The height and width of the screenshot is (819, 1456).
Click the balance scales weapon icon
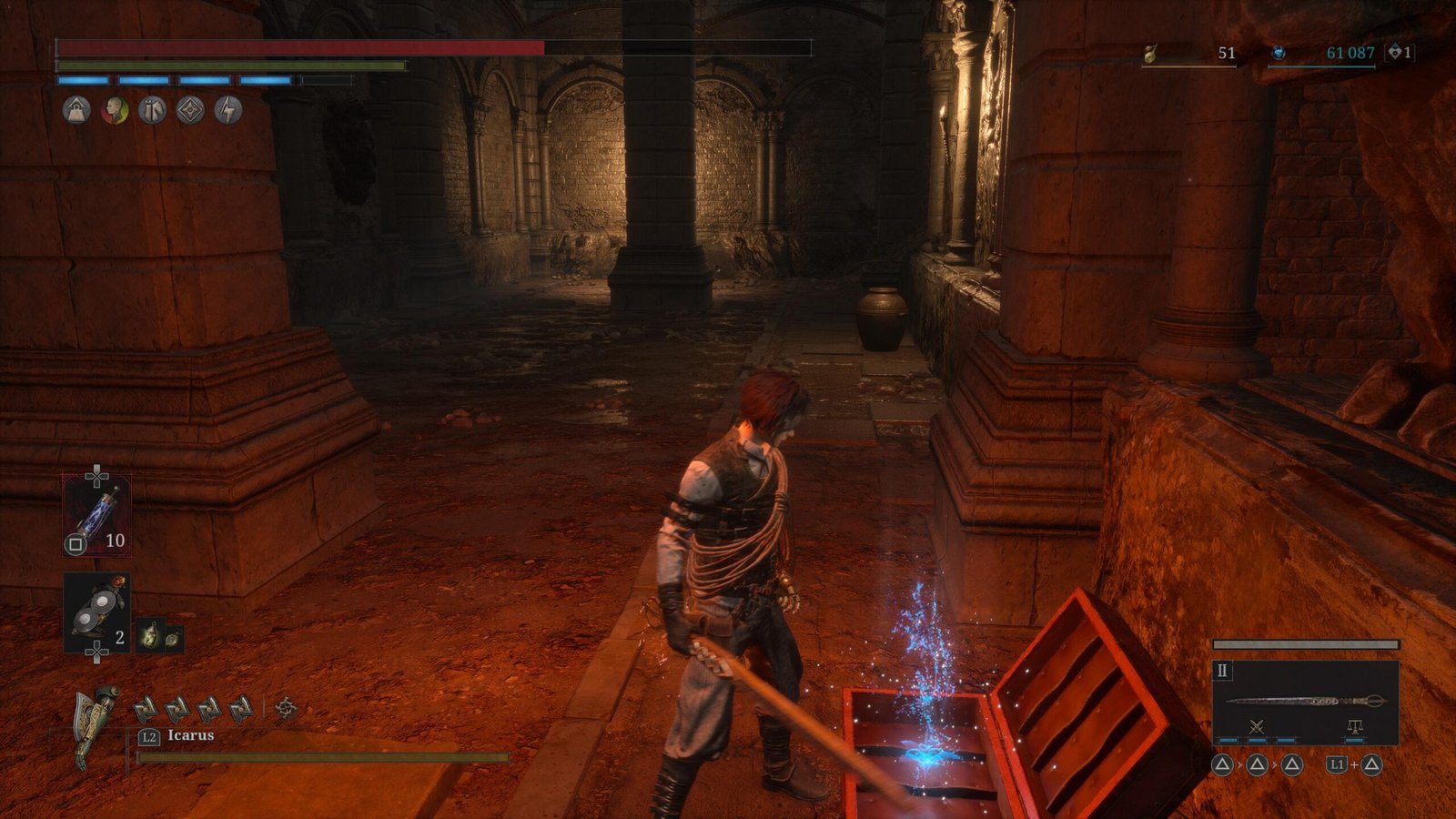(x=1354, y=727)
